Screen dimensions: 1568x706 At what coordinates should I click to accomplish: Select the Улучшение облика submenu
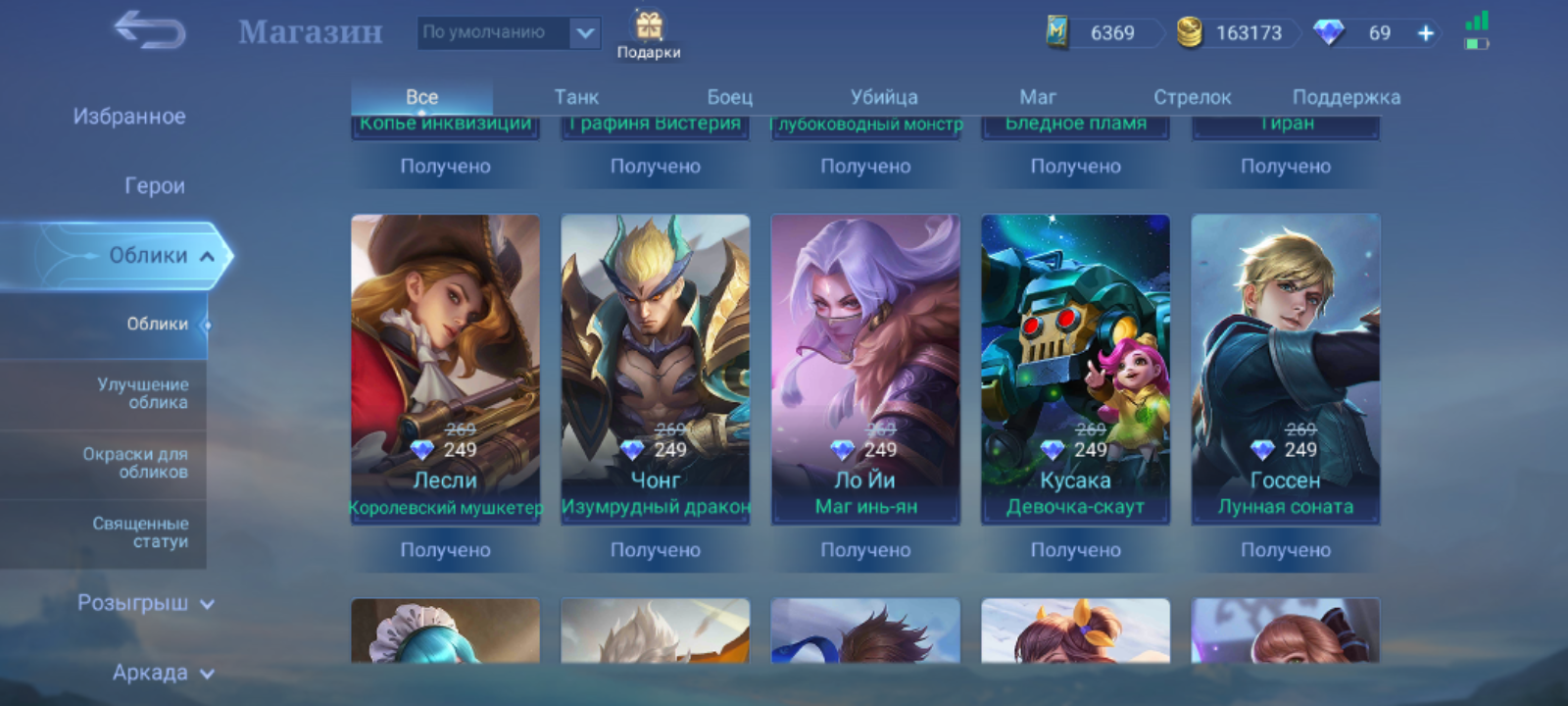click(x=142, y=393)
